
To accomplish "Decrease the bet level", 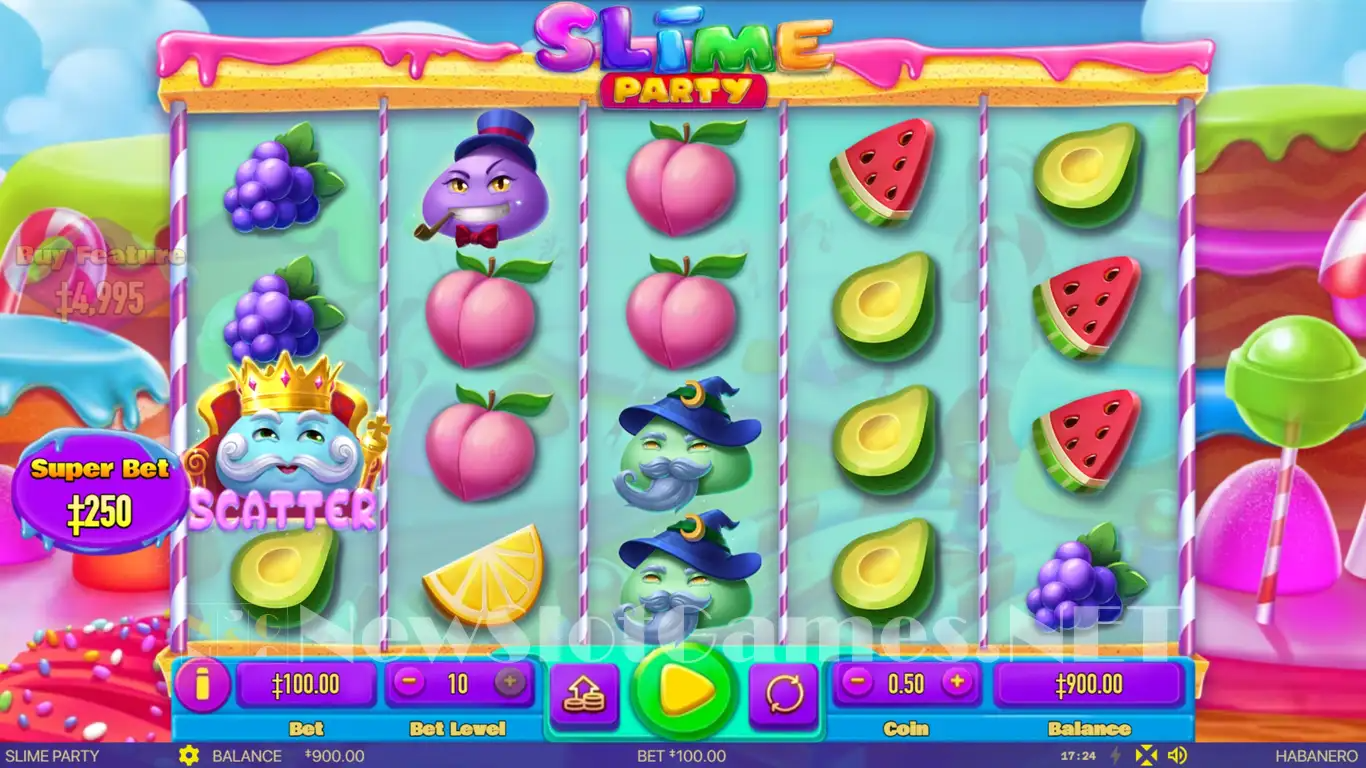I will click(x=409, y=683).
